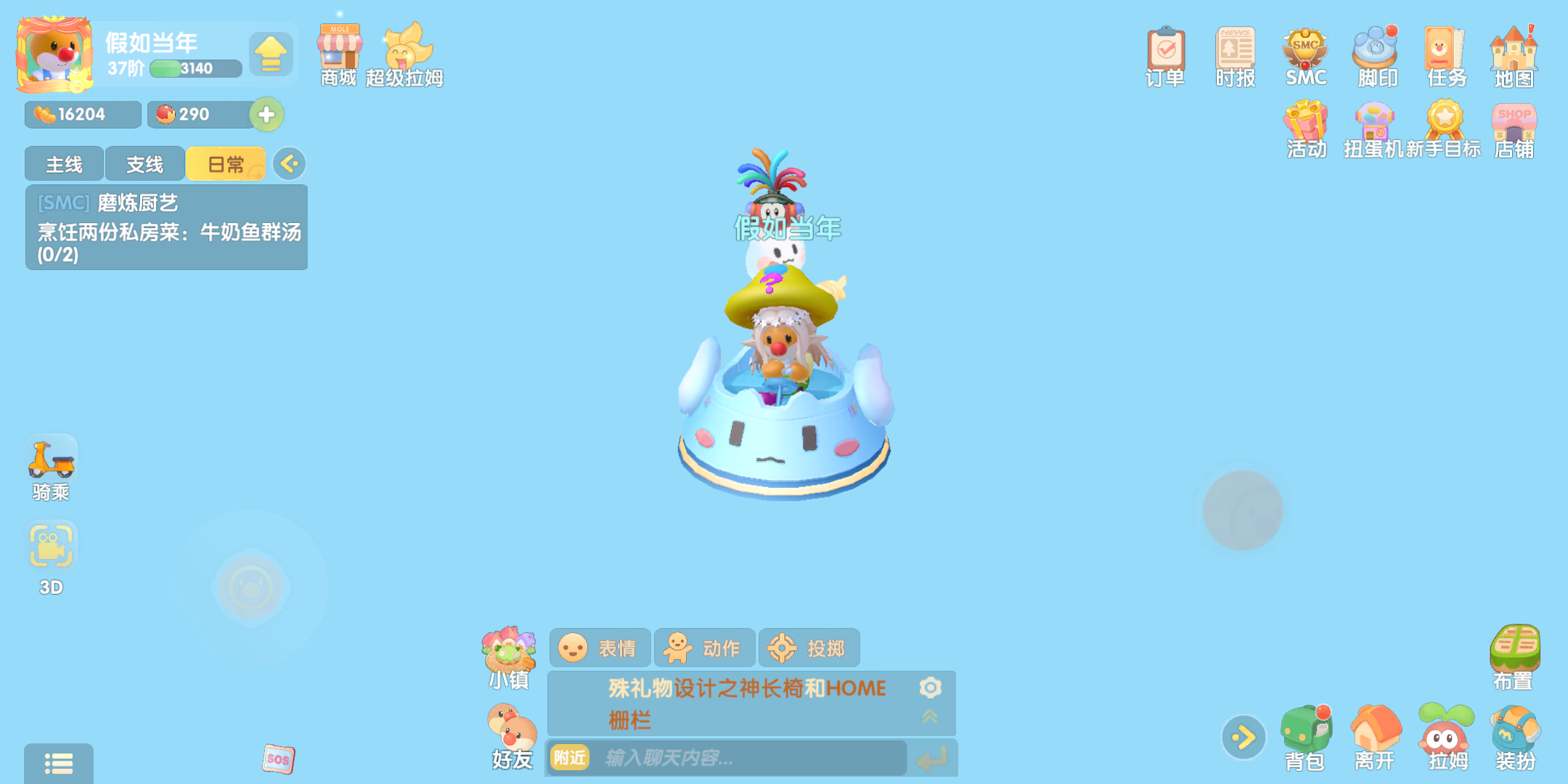1568x784 pixels.
Task: Switch to the 主线 quest tab
Action: click(x=63, y=164)
